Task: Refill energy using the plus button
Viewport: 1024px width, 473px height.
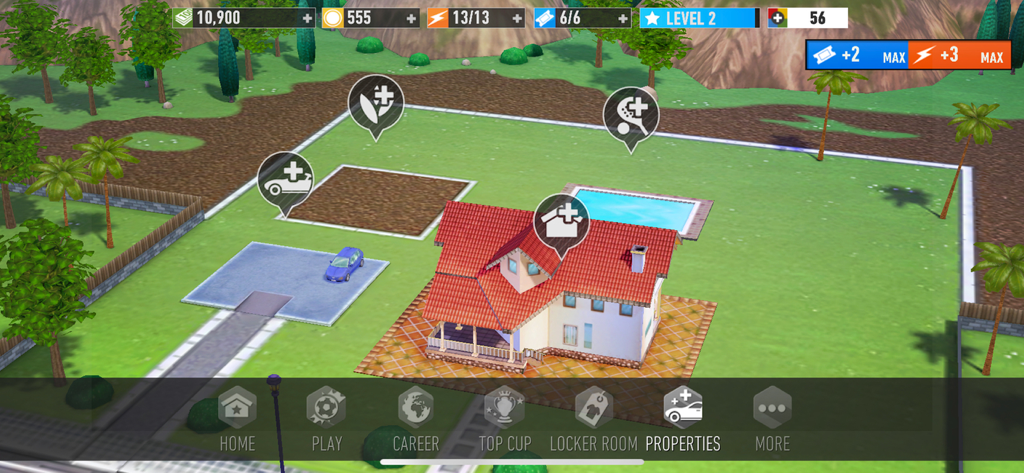Action: coord(517,18)
